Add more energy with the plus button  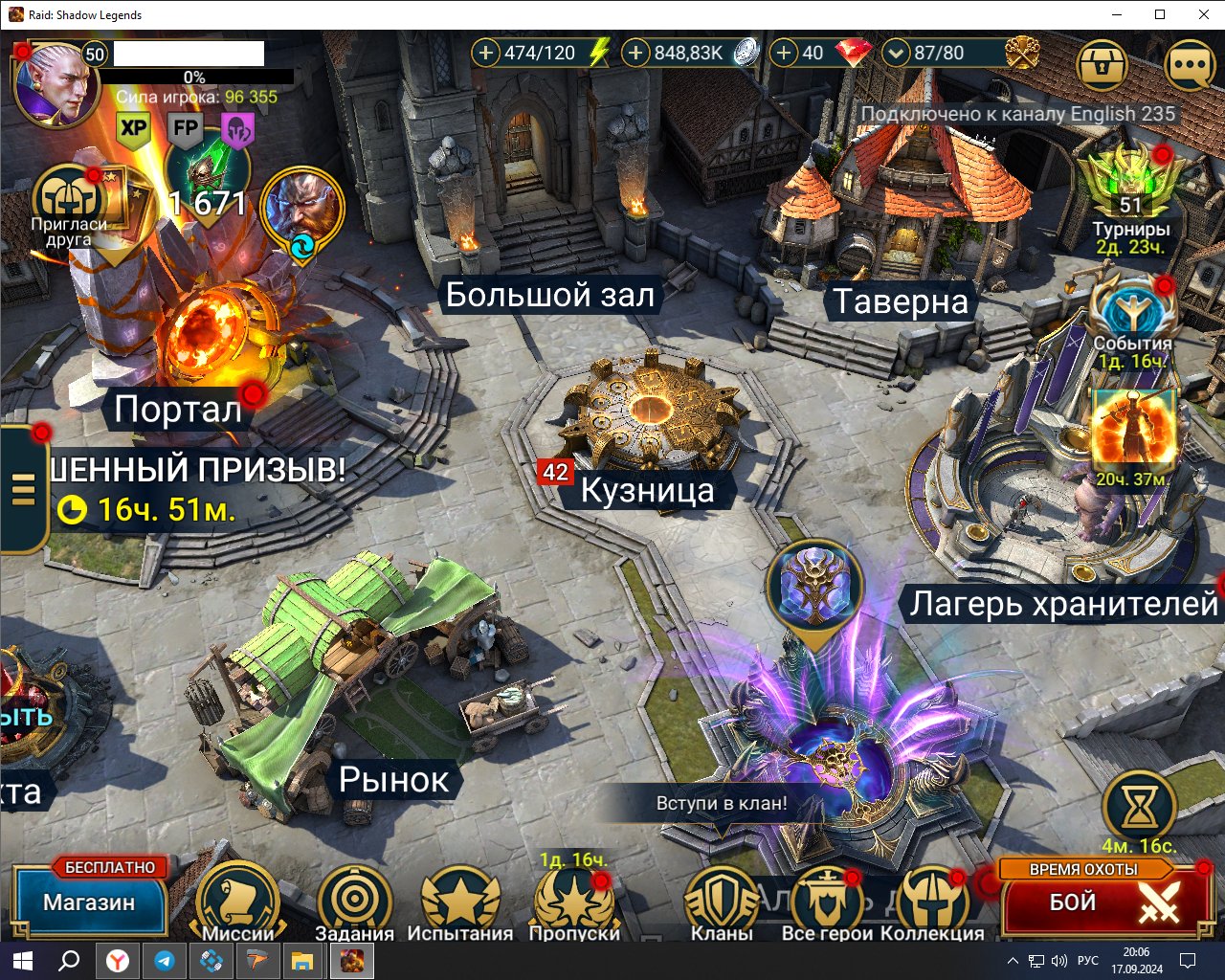pos(486,54)
